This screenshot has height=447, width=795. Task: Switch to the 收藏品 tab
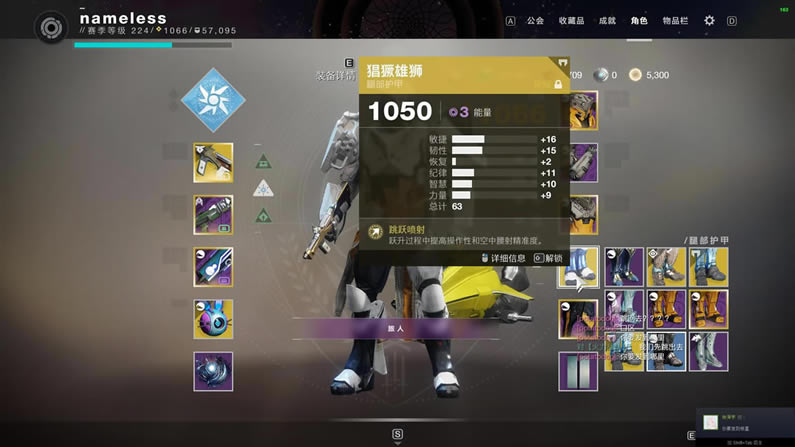pos(571,20)
